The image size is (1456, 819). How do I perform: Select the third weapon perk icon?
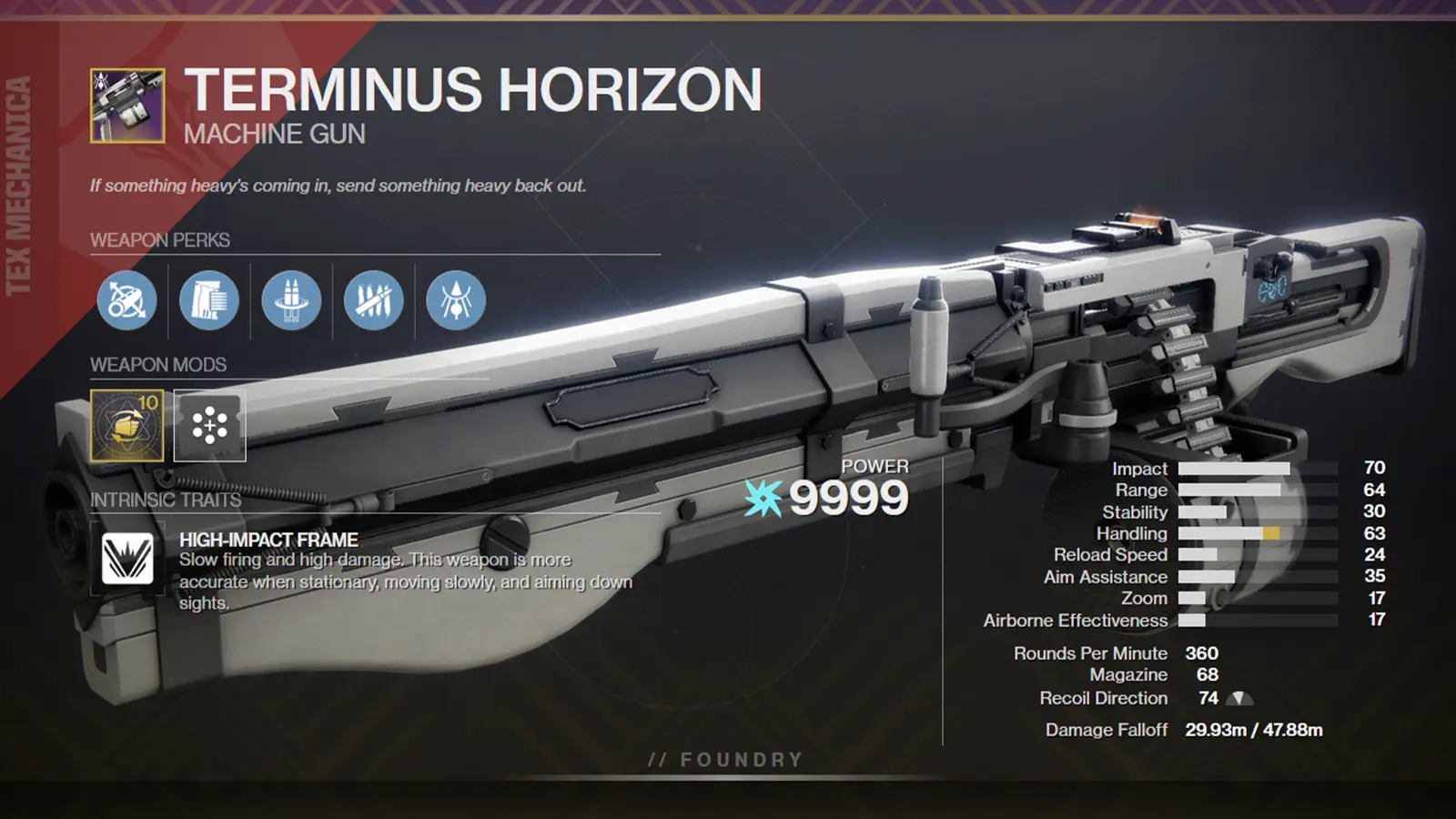(290, 301)
